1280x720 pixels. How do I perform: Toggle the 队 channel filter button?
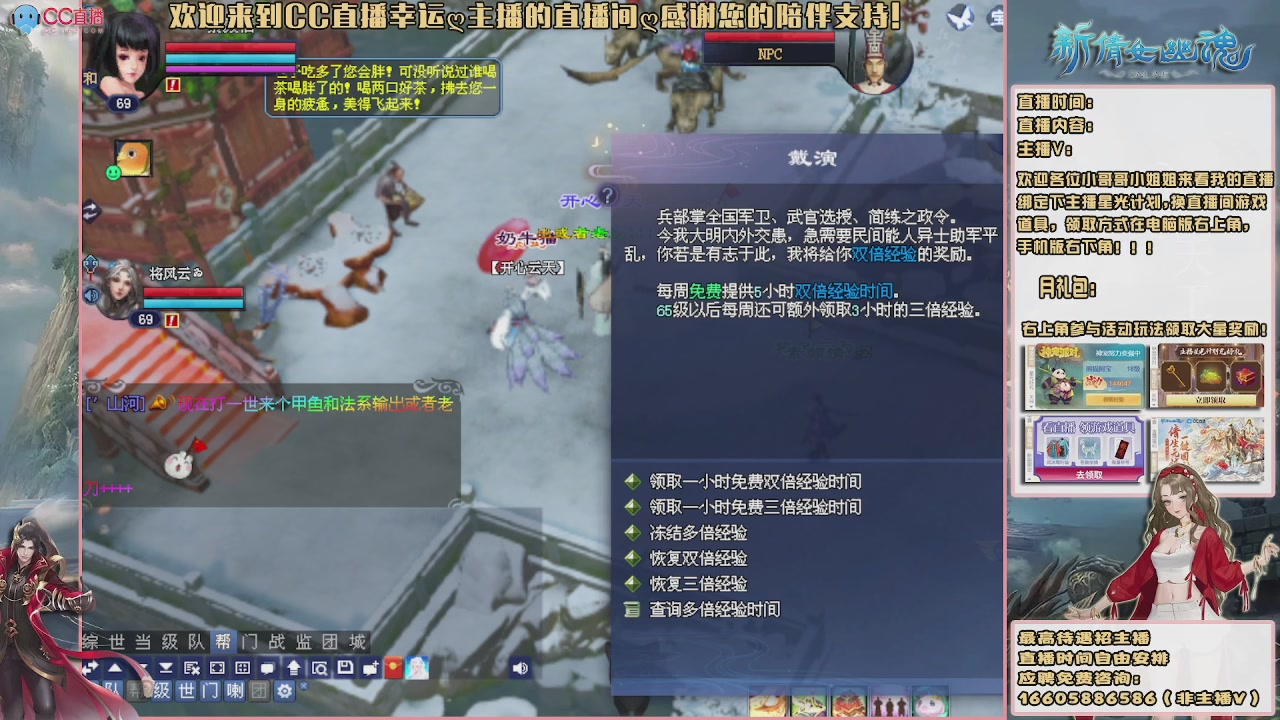(112, 690)
